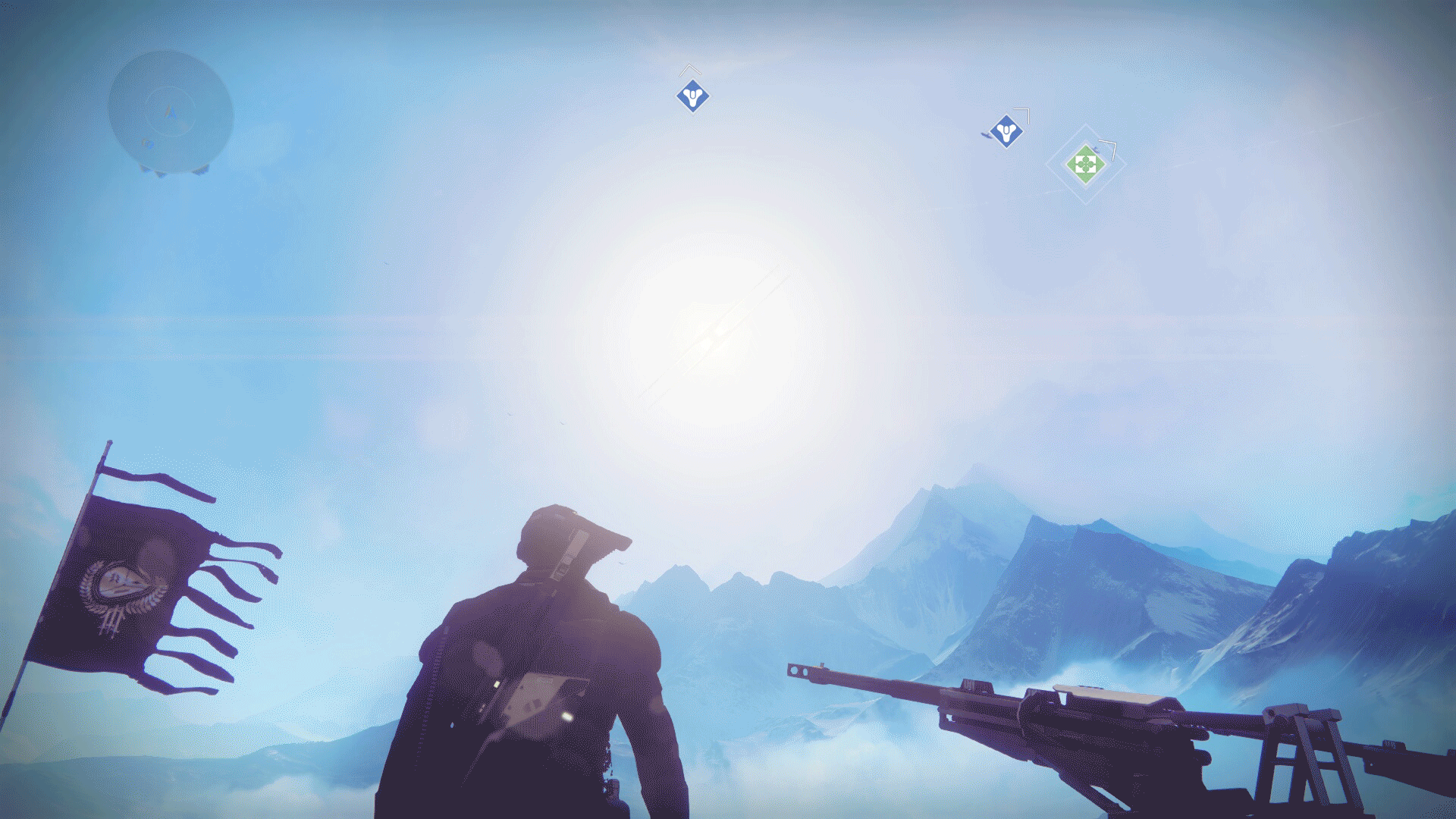Open the green destination marker
This screenshot has height=819, width=1456.
[x=1084, y=163]
